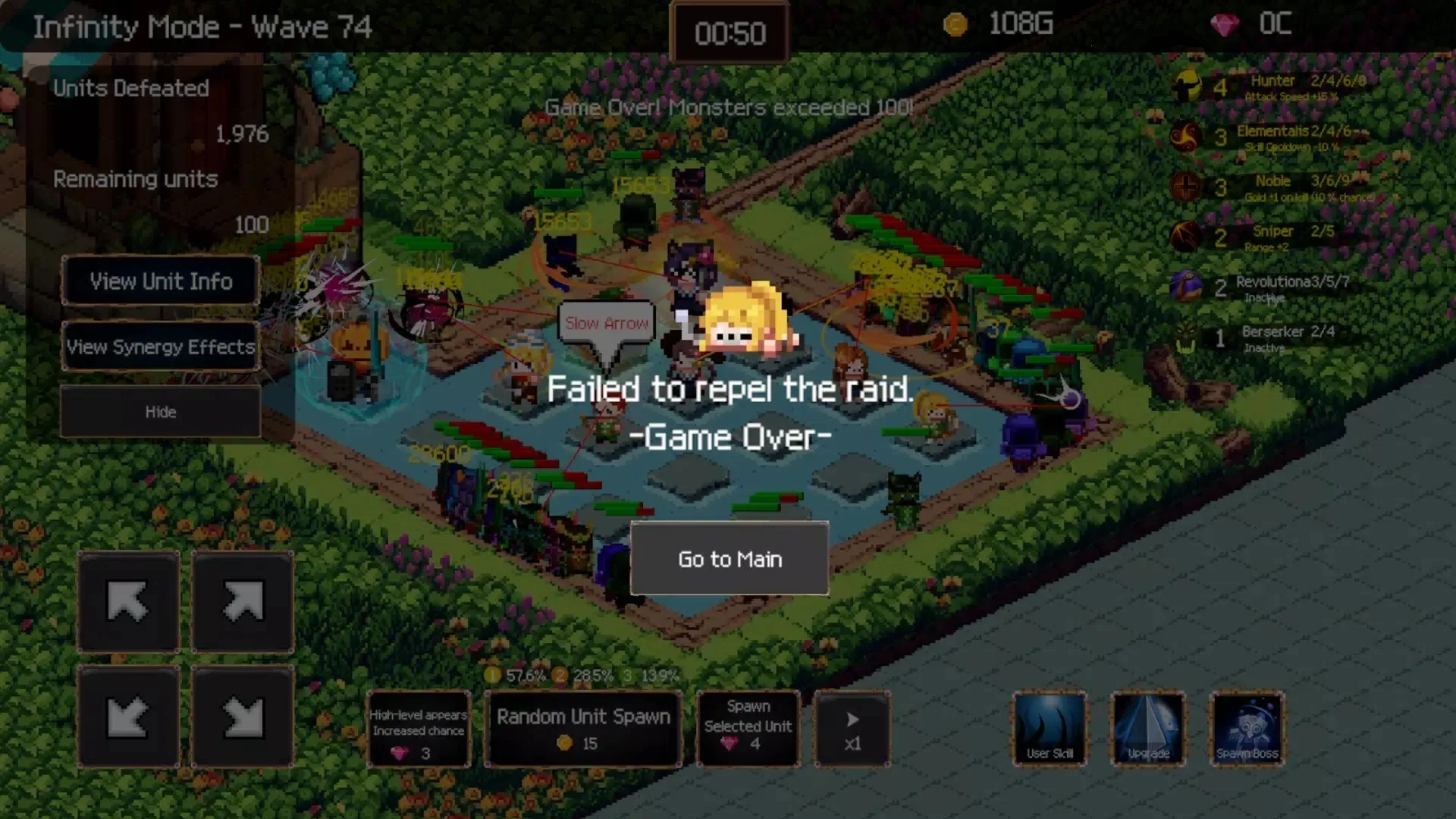Screen dimensions: 1456x819
Task: Show View Synergy Effects
Action: pos(161,347)
